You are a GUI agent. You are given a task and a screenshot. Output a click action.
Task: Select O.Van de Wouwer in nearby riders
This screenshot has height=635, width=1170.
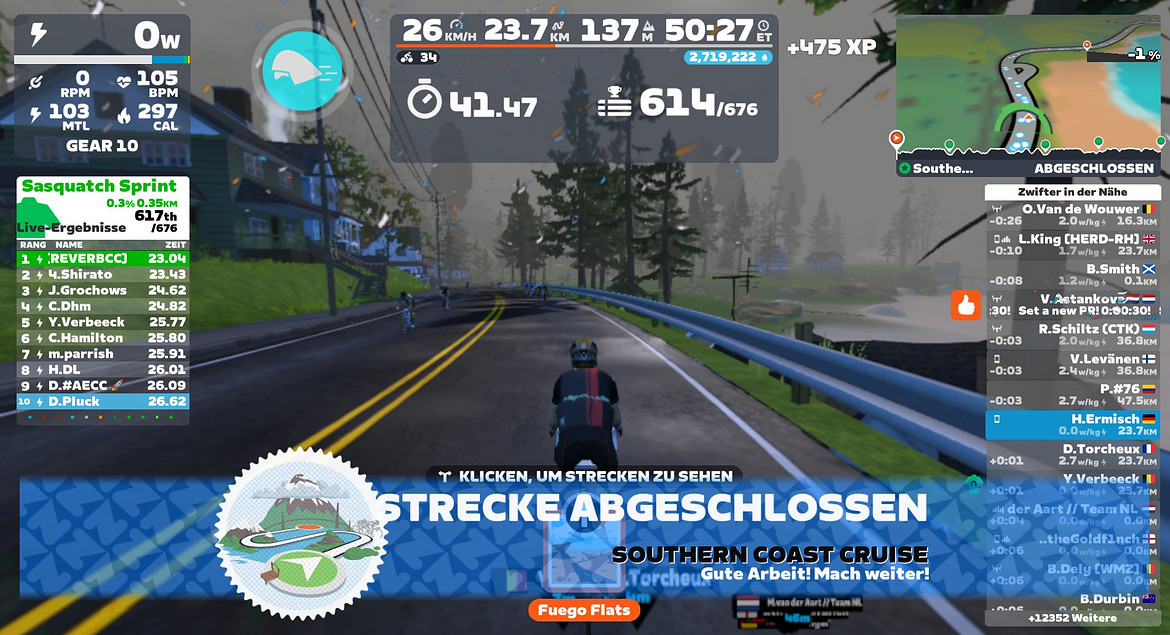[x=1073, y=215]
